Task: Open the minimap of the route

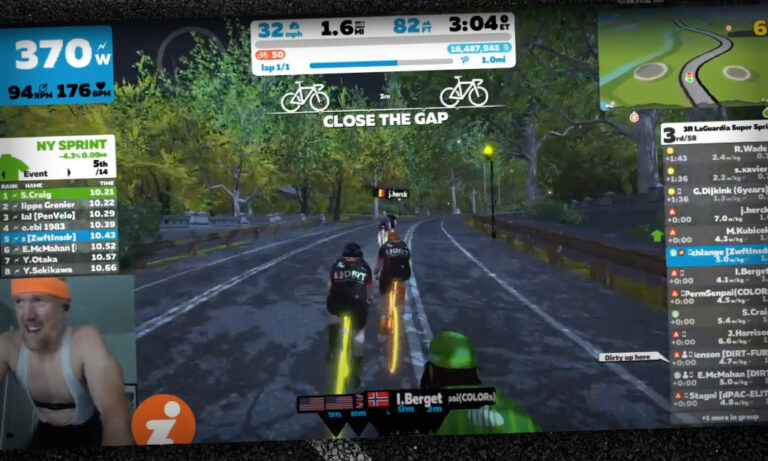Action: (683, 62)
